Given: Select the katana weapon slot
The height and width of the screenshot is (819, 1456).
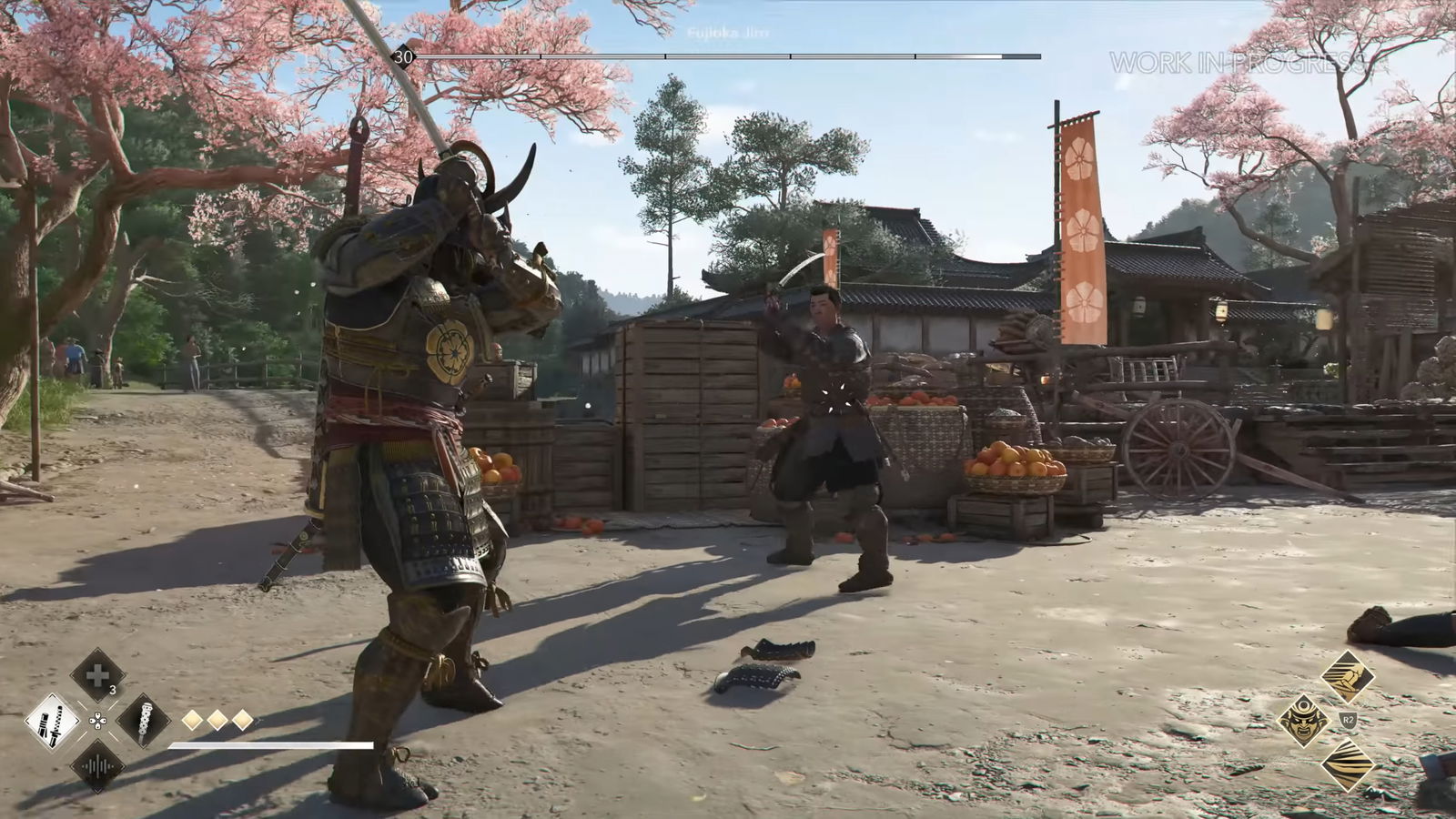Looking at the screenshot, I should coord(52,722).
